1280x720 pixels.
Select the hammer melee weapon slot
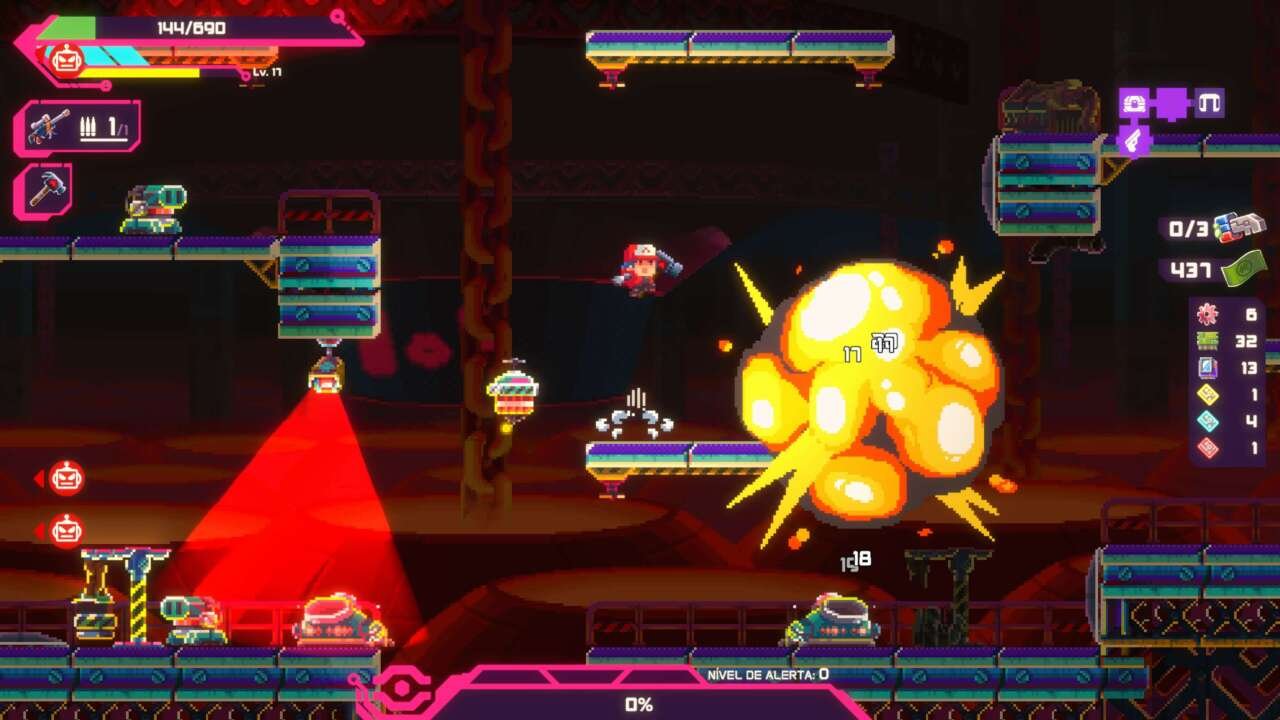click(43, 190)
